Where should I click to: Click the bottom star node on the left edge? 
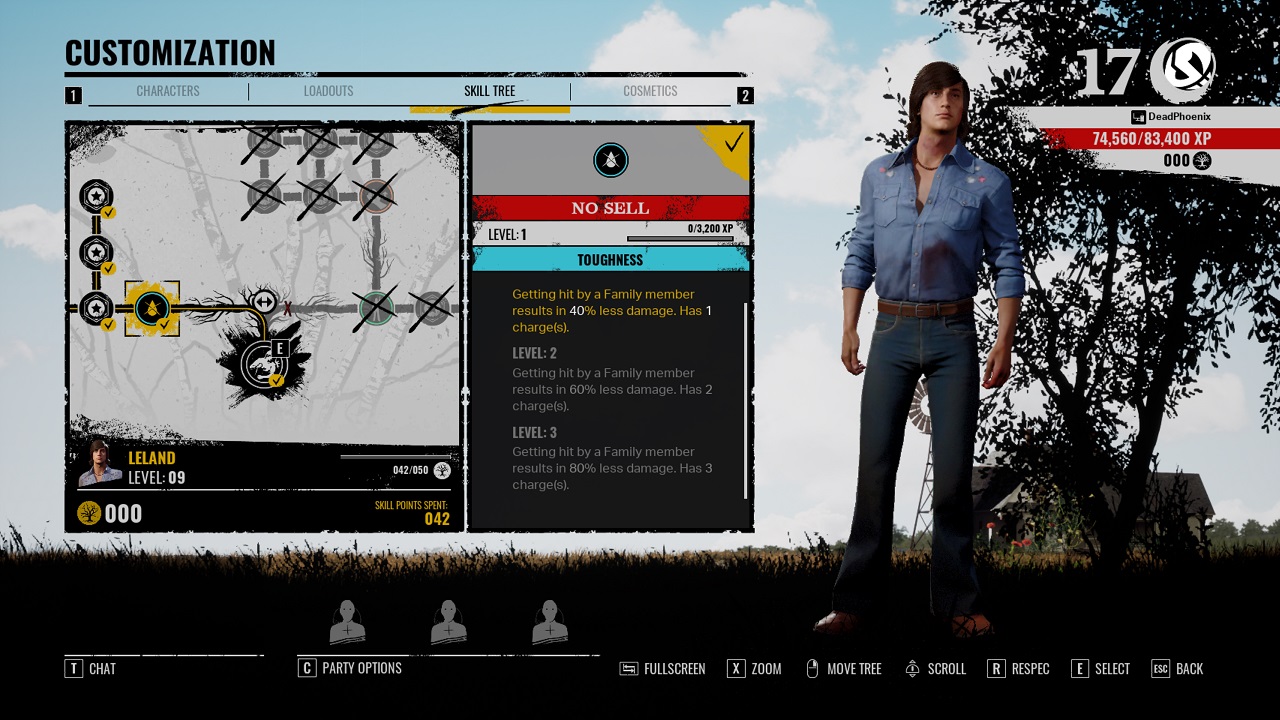click(x=95, y=308)
